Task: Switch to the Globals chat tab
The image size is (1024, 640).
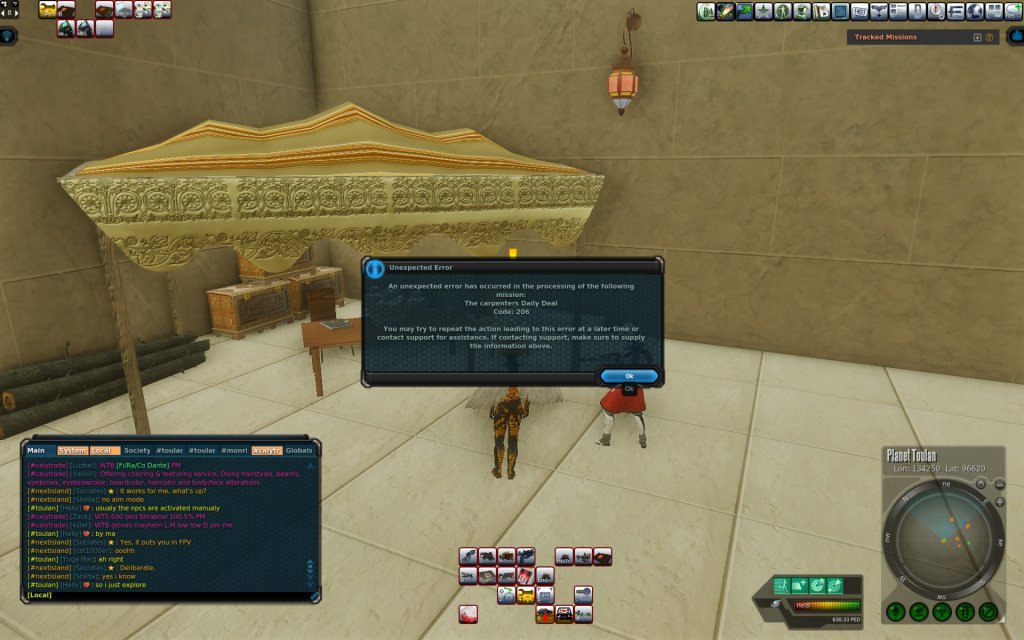Action: point(299,450)
